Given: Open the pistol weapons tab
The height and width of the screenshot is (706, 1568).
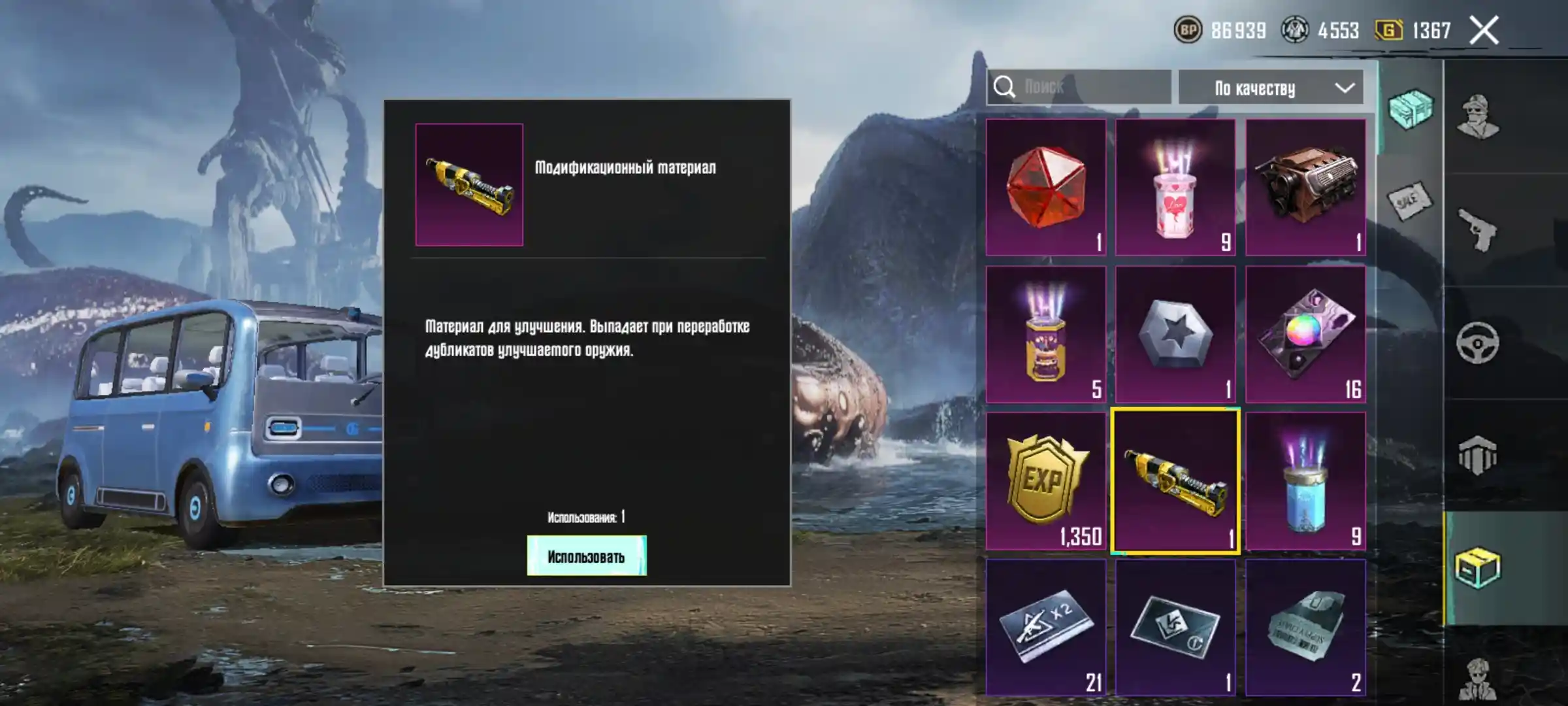Looking at the screenshot, I should point(1478,229).
